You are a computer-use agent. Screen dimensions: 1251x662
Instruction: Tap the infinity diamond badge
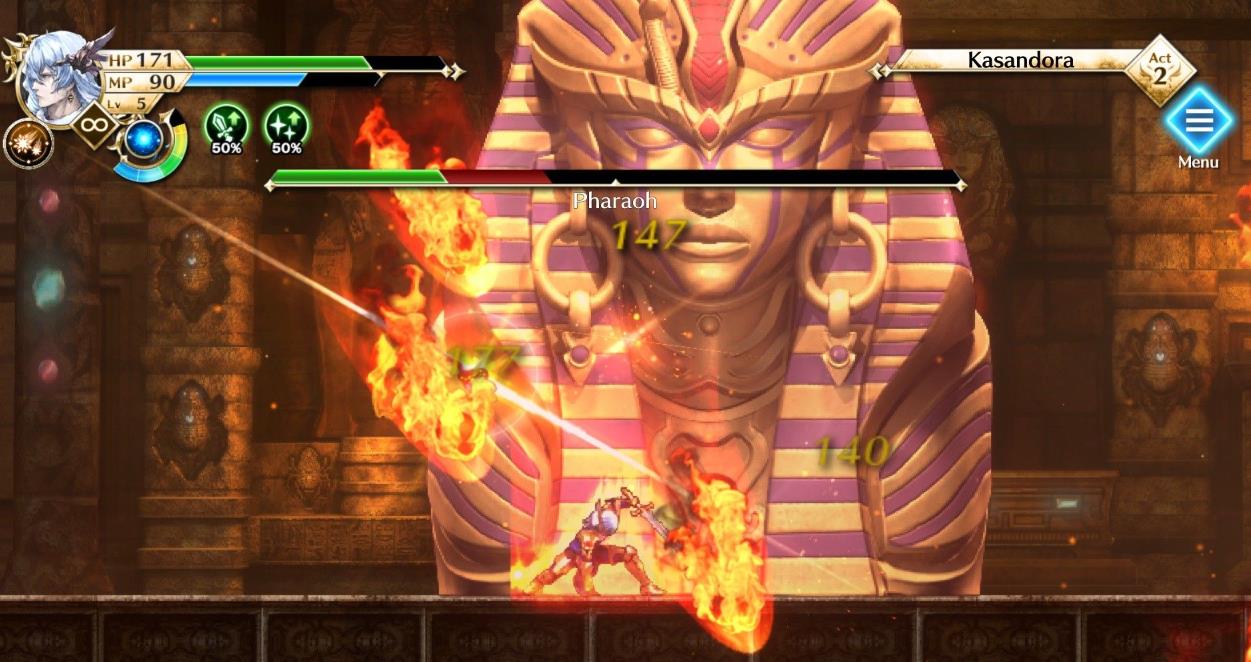click(95, 125)
